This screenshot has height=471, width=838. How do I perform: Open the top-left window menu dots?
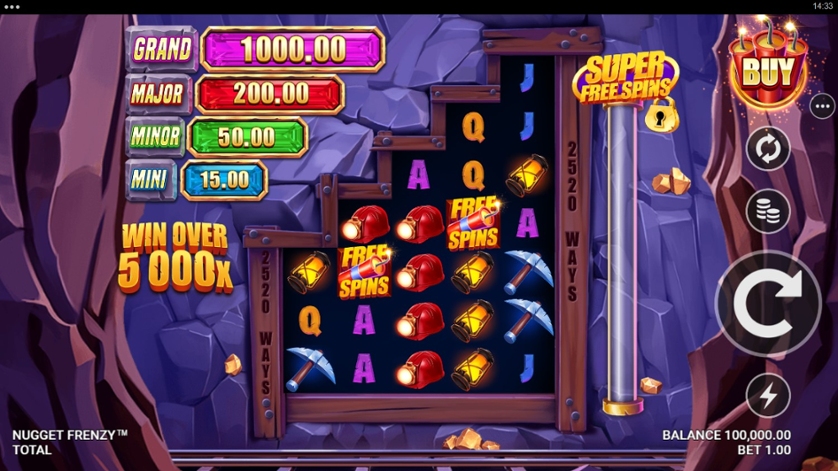13,6
